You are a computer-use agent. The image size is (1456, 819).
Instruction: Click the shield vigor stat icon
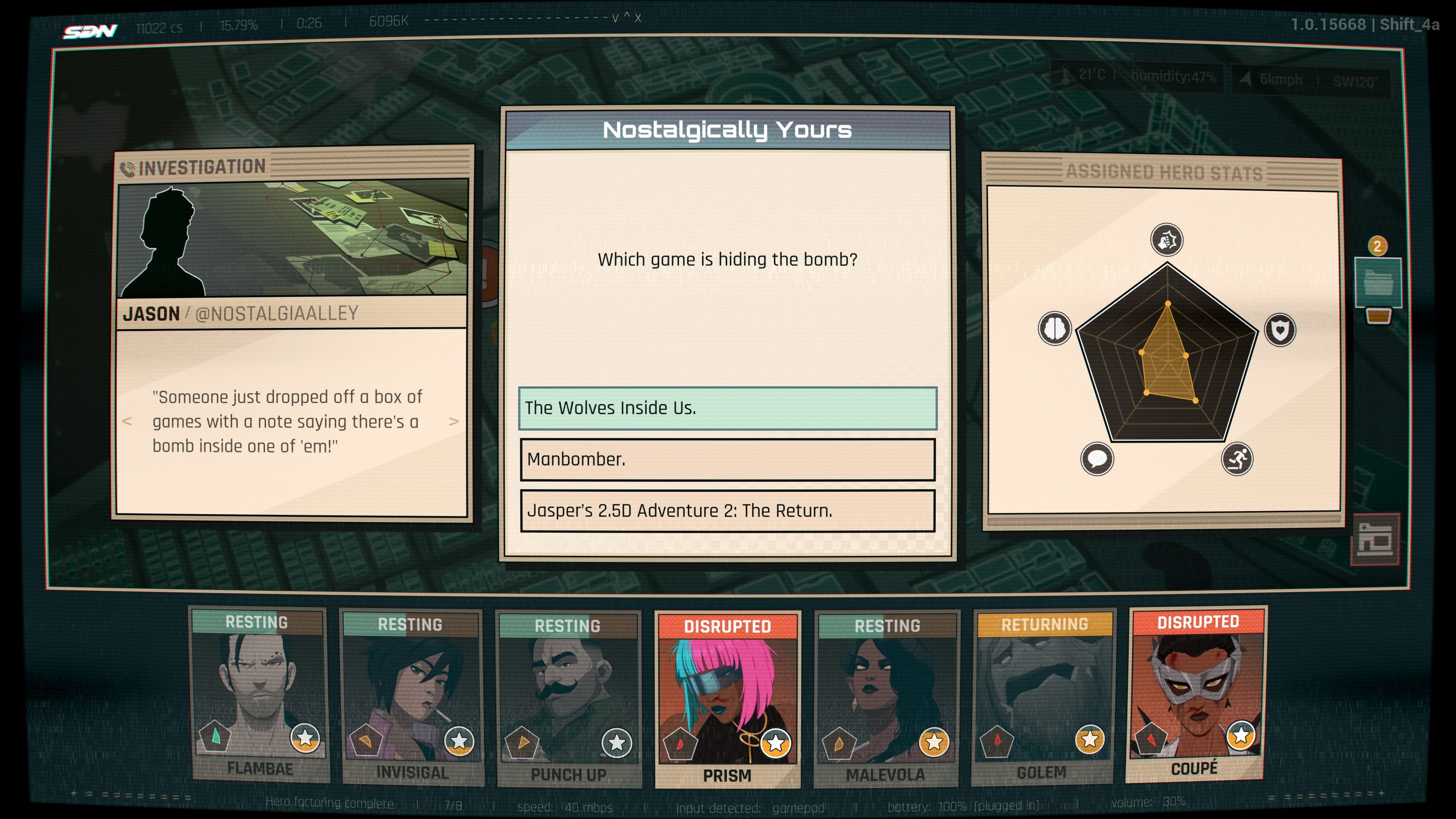pyautogui.click(x=1280, y=329)
